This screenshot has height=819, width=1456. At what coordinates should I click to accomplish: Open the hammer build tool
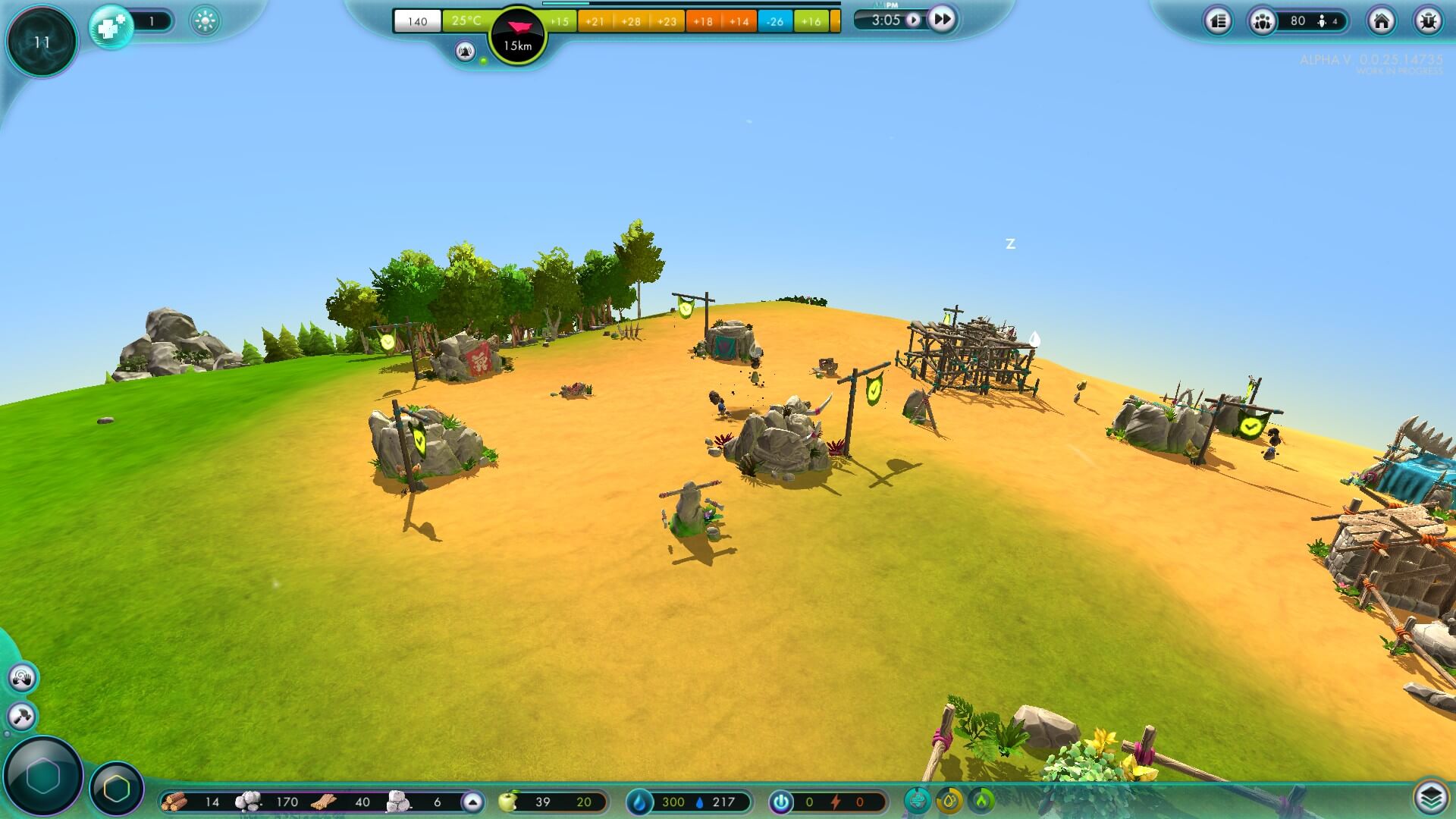[21, 716]
